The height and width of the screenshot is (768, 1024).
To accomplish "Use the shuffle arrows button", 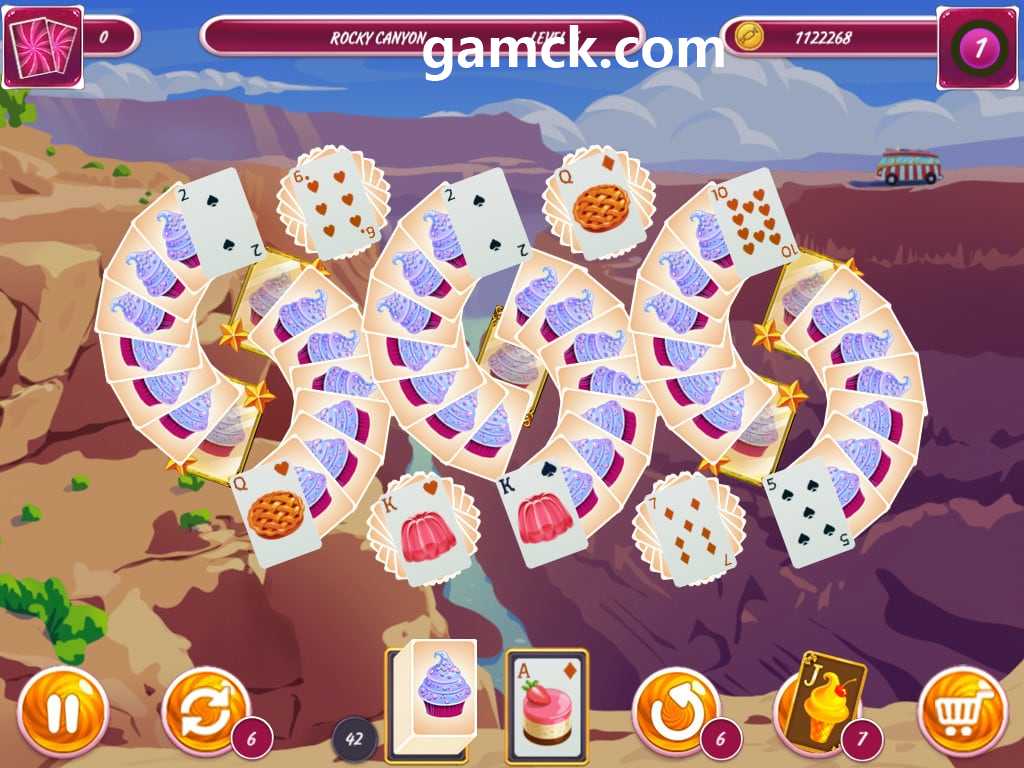I will click(x=205, y=711).
